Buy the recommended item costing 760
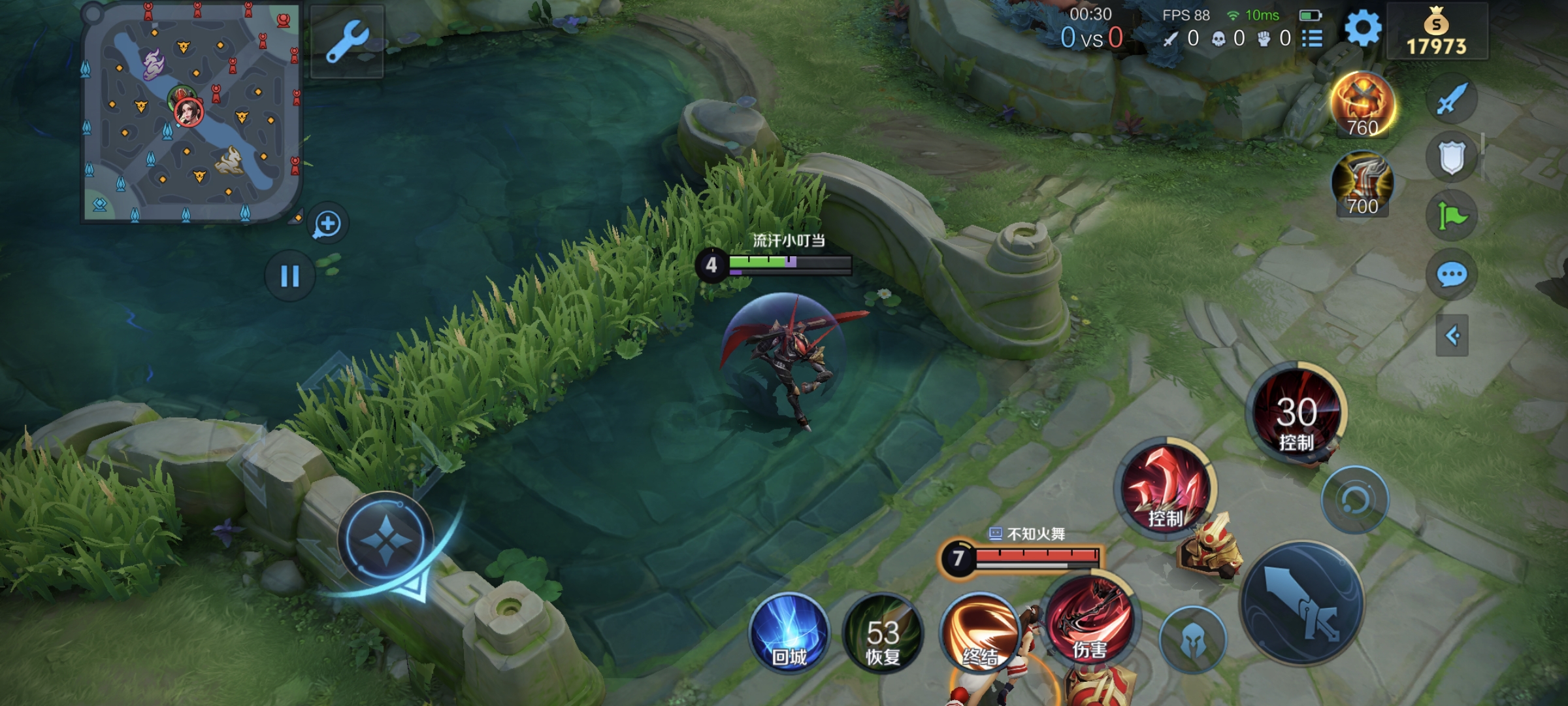1568x706 pixels. point(1363,105)
